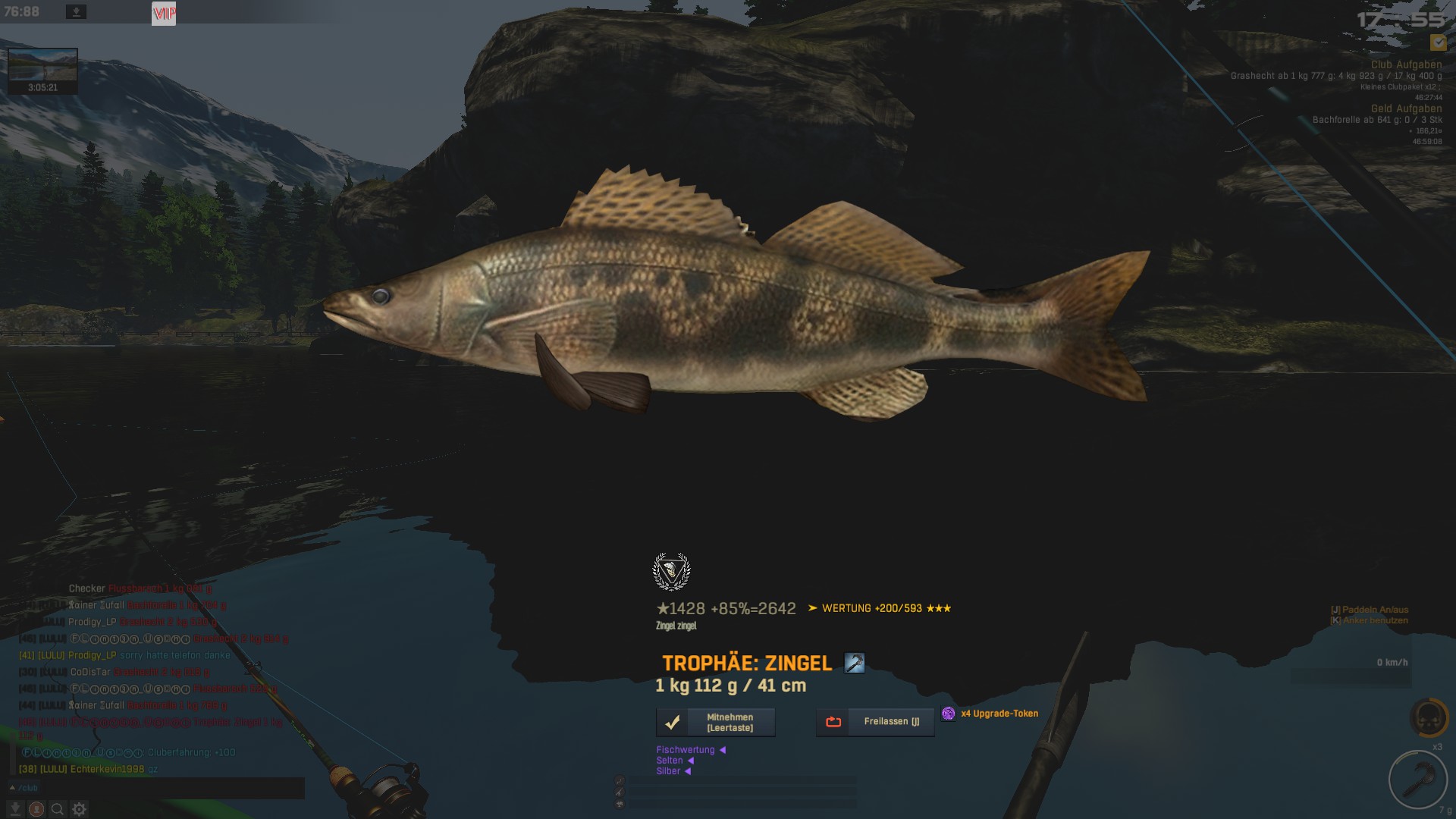Image resolution: width=1456 pixels, height=819 pixels.
Task: Click the skull status icon
Action: [x=1429, y=717]
